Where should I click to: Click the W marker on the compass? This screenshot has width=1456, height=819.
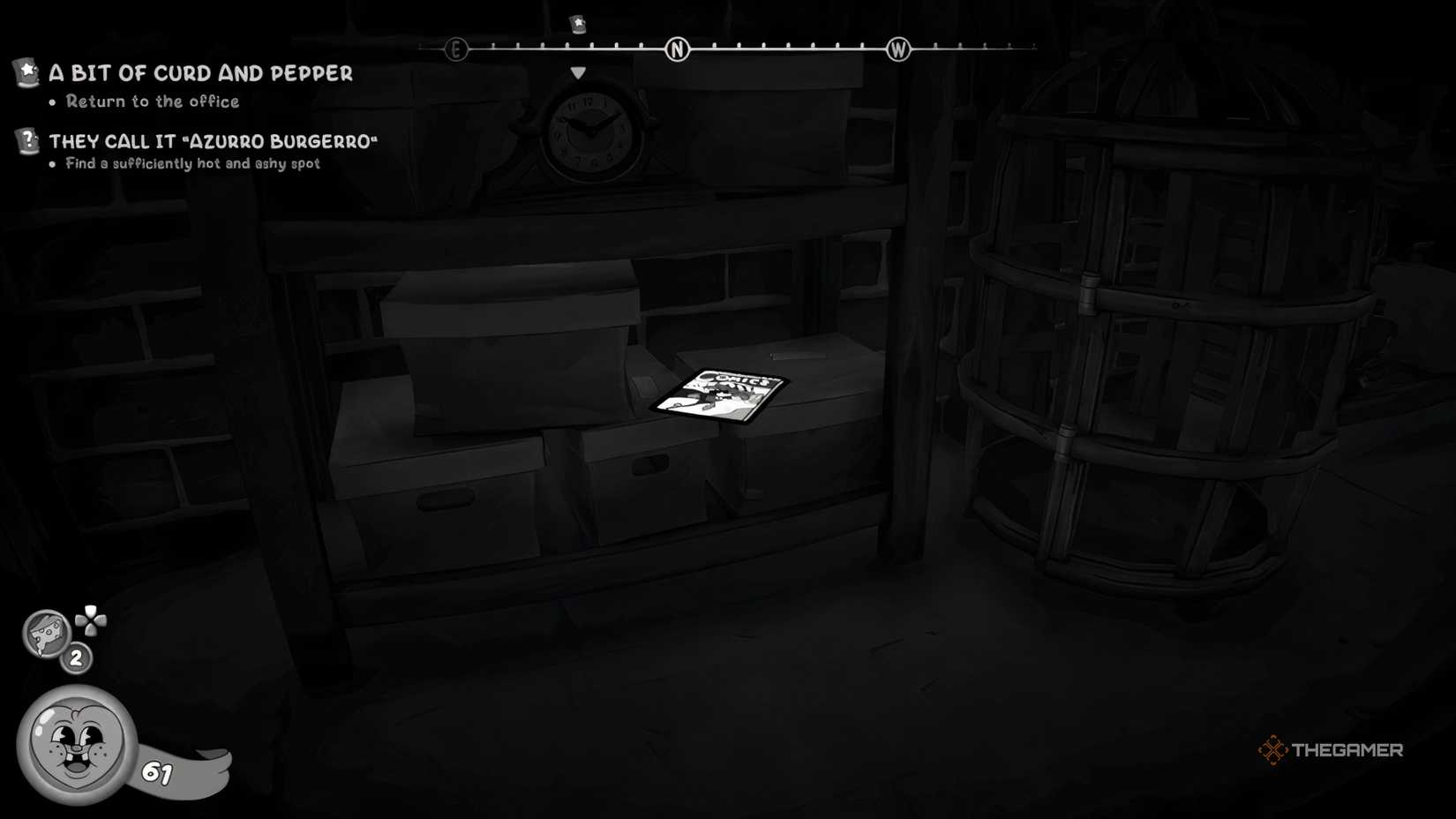tap(898, 49)
